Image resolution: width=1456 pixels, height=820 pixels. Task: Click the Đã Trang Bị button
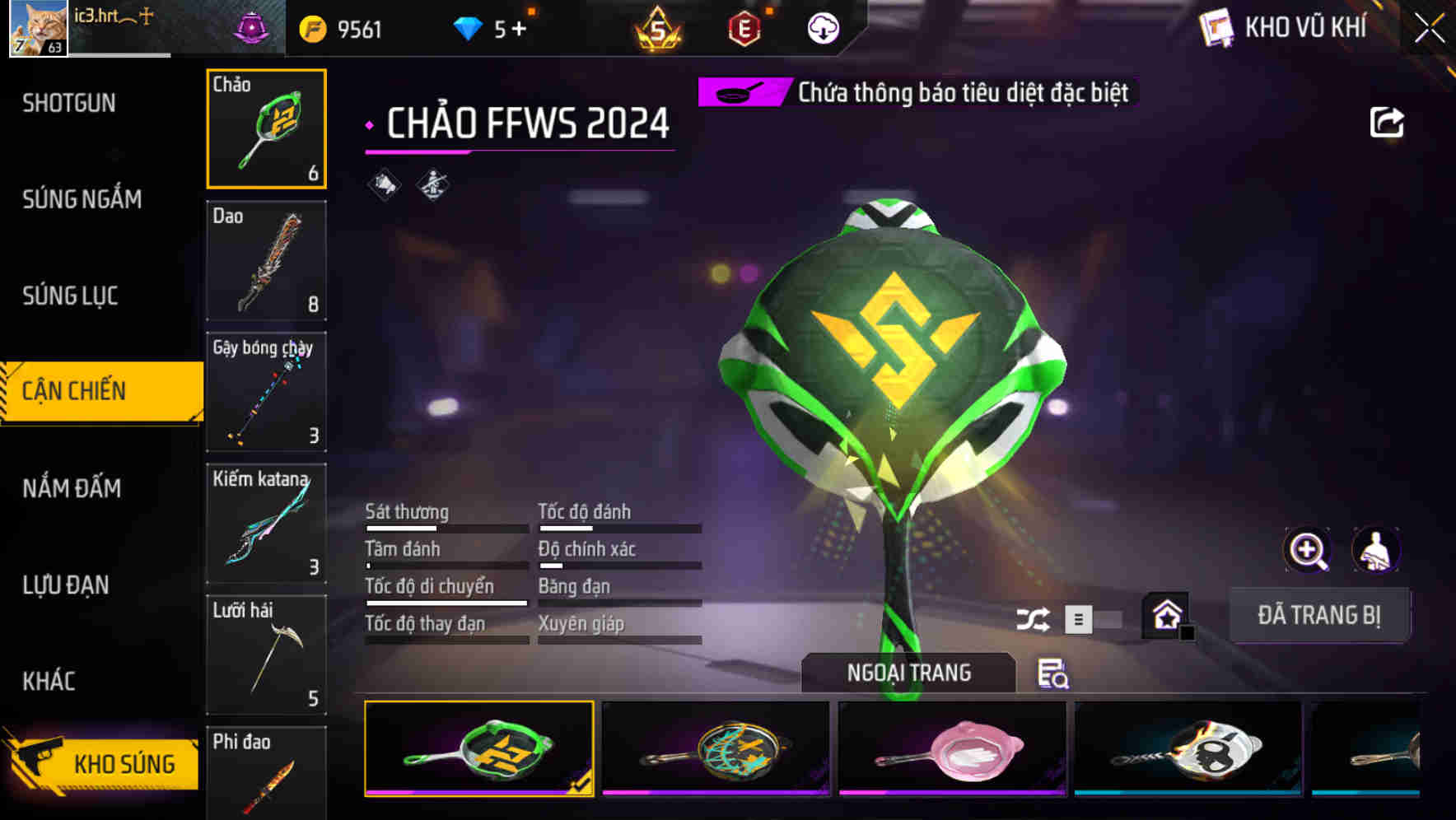pos(1319,615)
